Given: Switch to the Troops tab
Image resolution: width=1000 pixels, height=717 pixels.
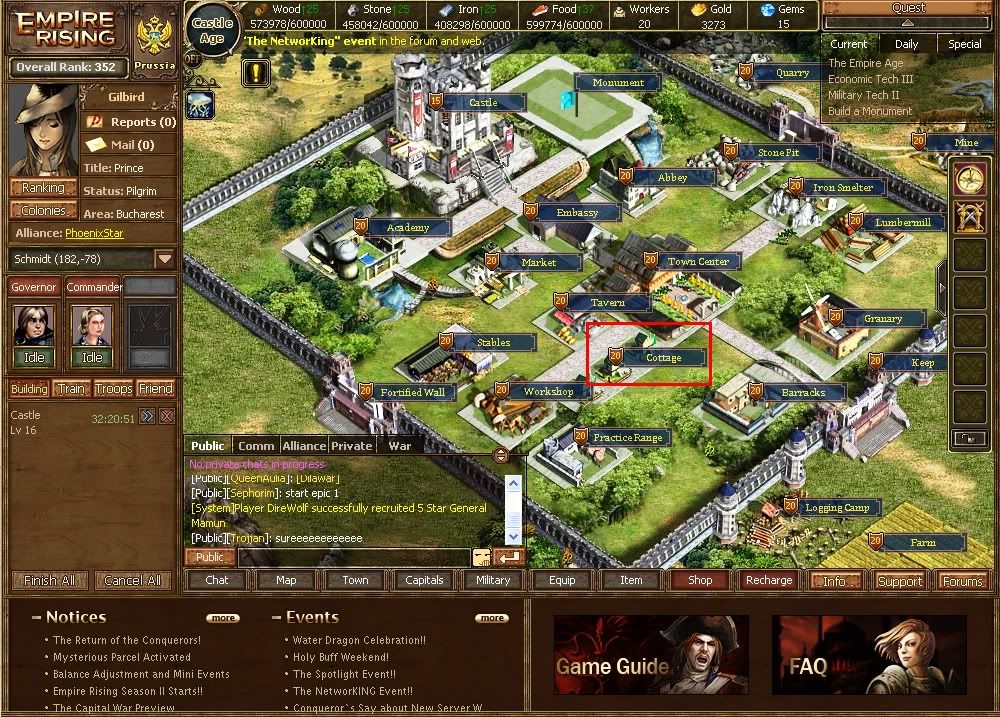Looking at the screenshot, I should [114, 389].
